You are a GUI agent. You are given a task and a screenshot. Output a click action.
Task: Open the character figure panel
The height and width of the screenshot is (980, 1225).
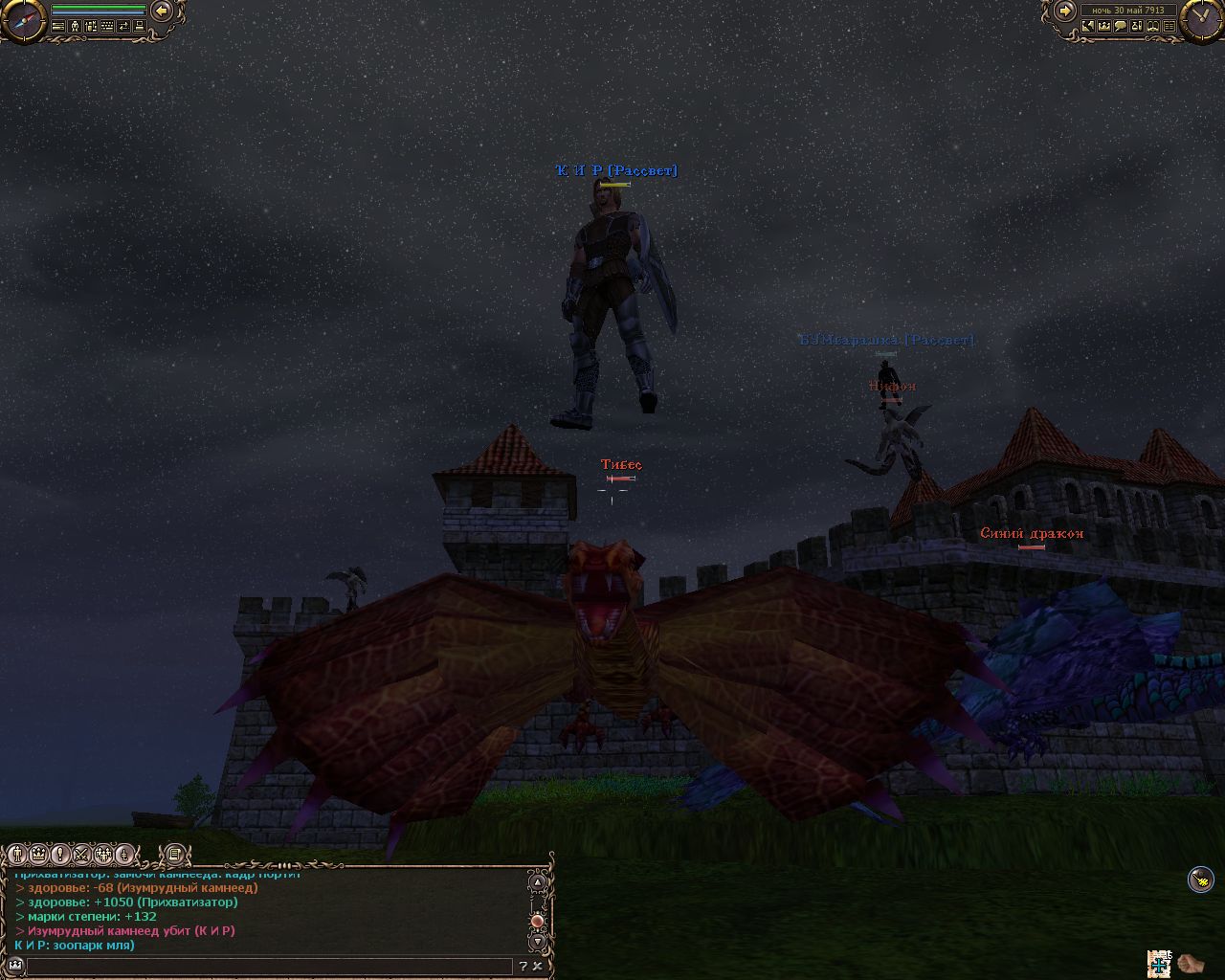click(x=74, y=27)
